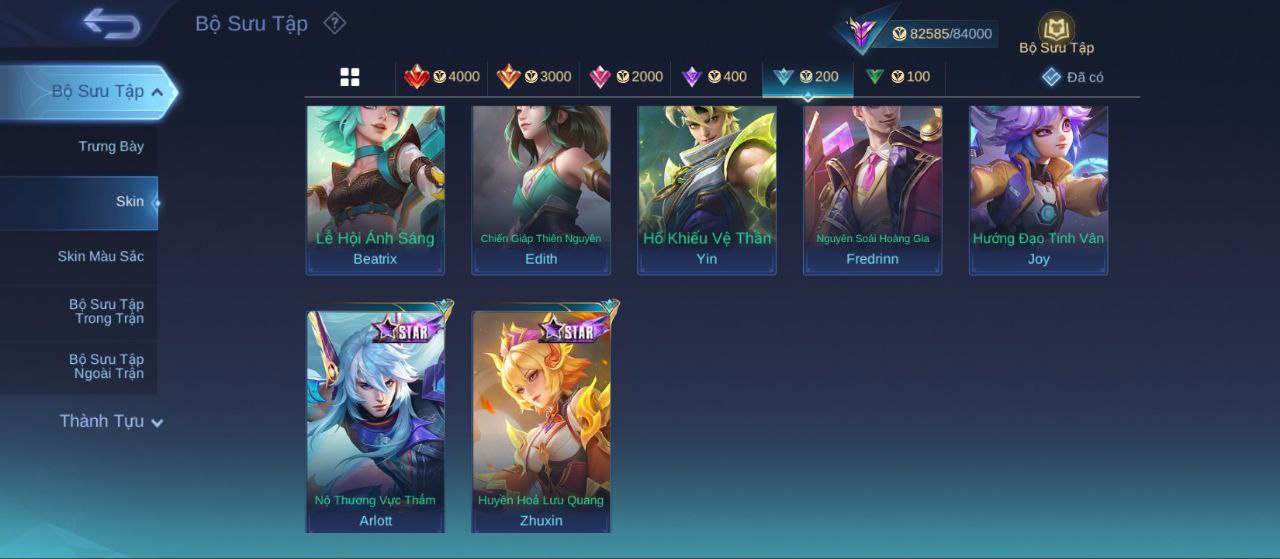The width and height of the screenshot is (1280, 559).
Task: Open Skin Màu Sắc in sidebar
Action: click(100, 257)
